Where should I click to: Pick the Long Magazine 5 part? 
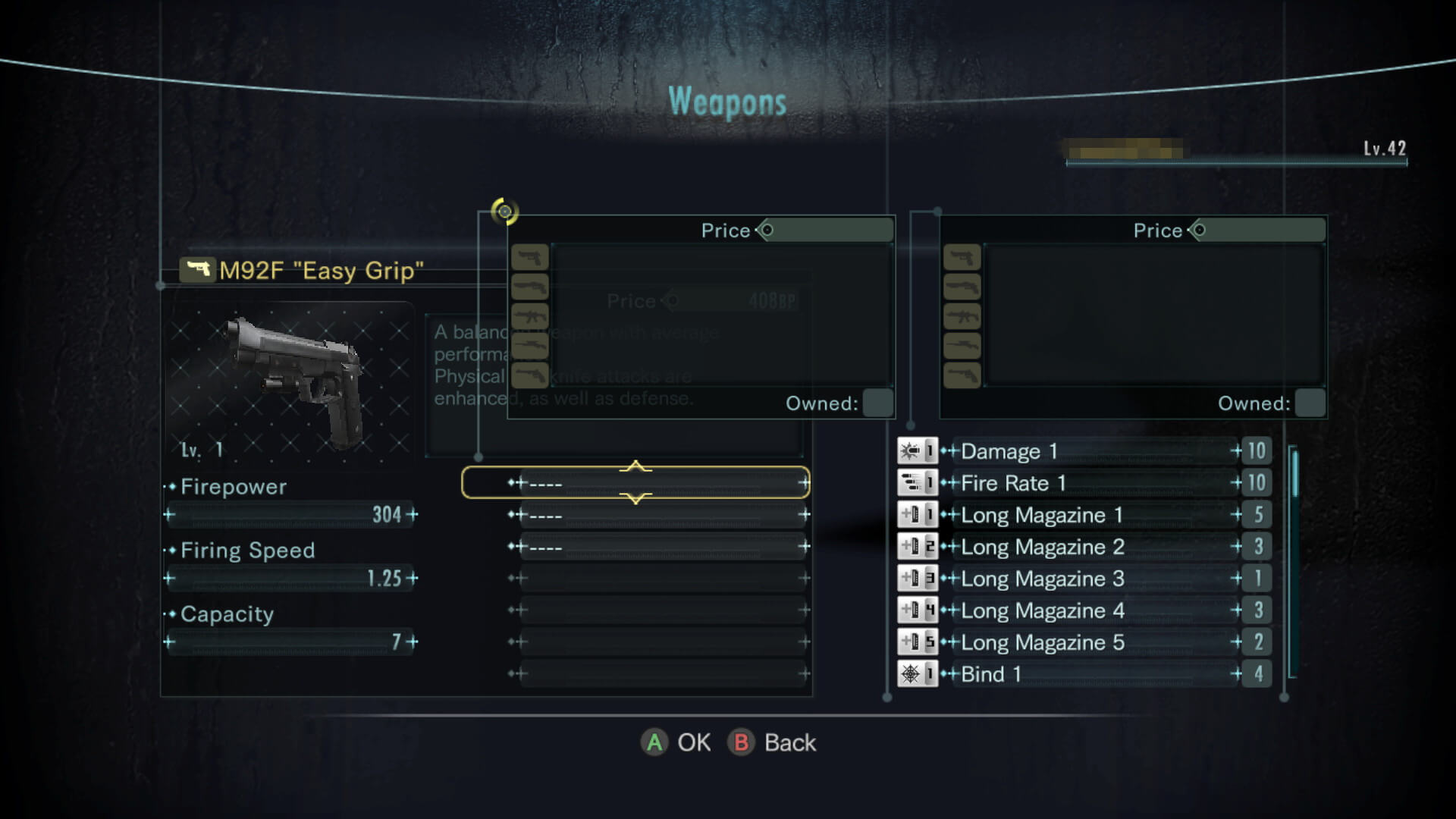1084,642
